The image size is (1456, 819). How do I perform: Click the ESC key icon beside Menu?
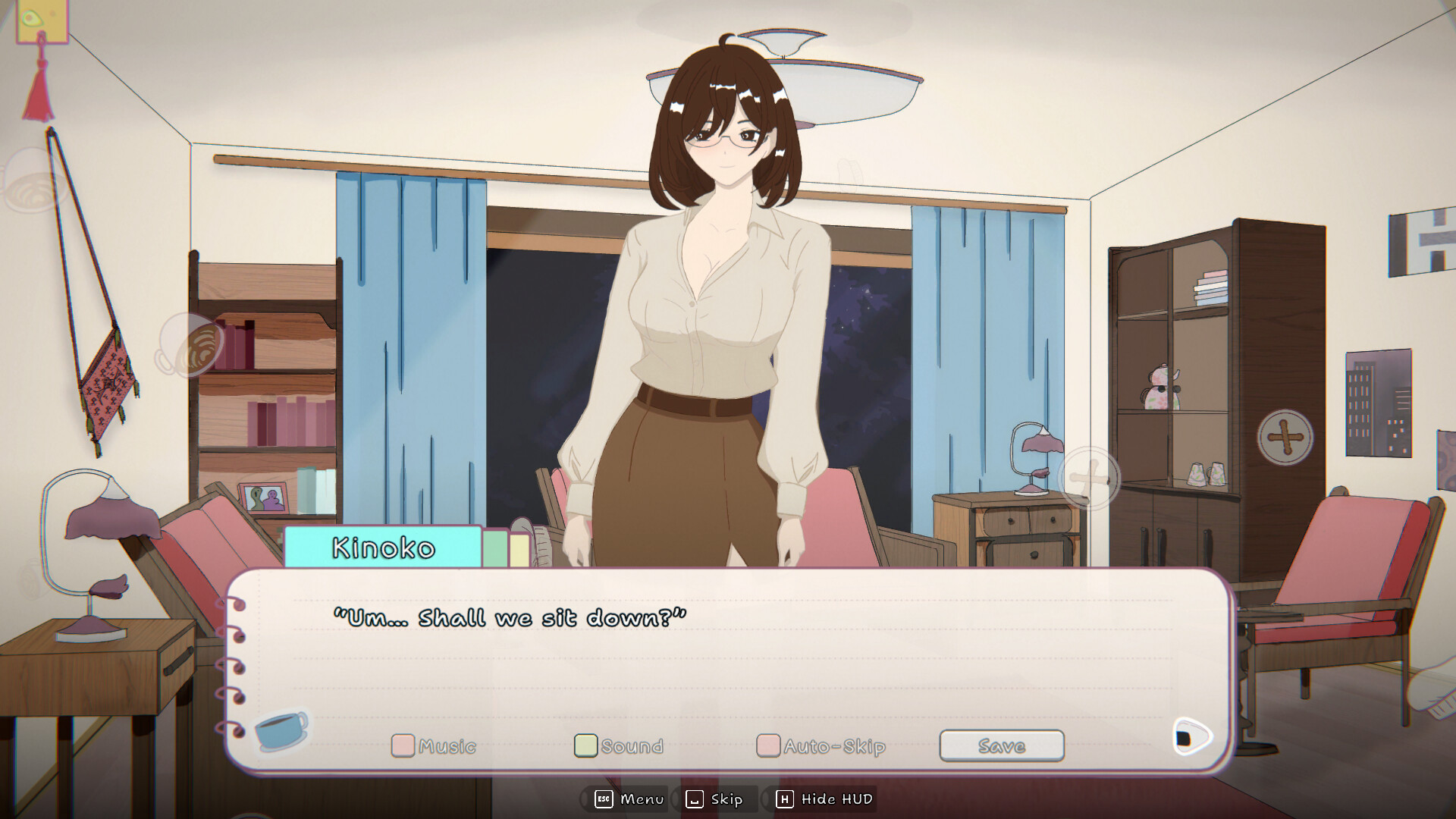603,799
